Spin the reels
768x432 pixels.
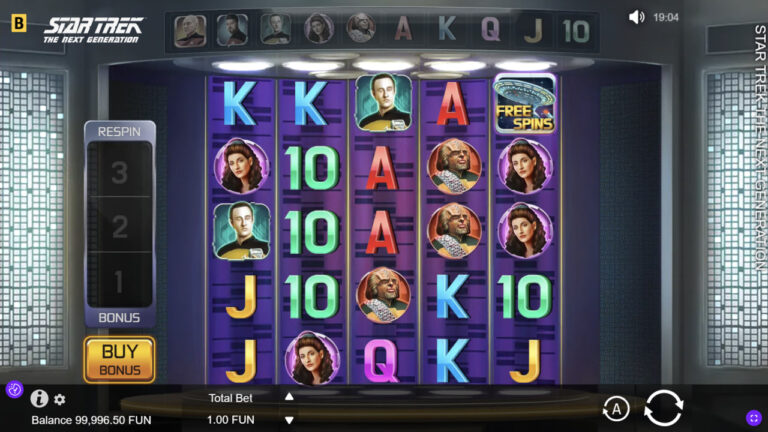[663, 408]
